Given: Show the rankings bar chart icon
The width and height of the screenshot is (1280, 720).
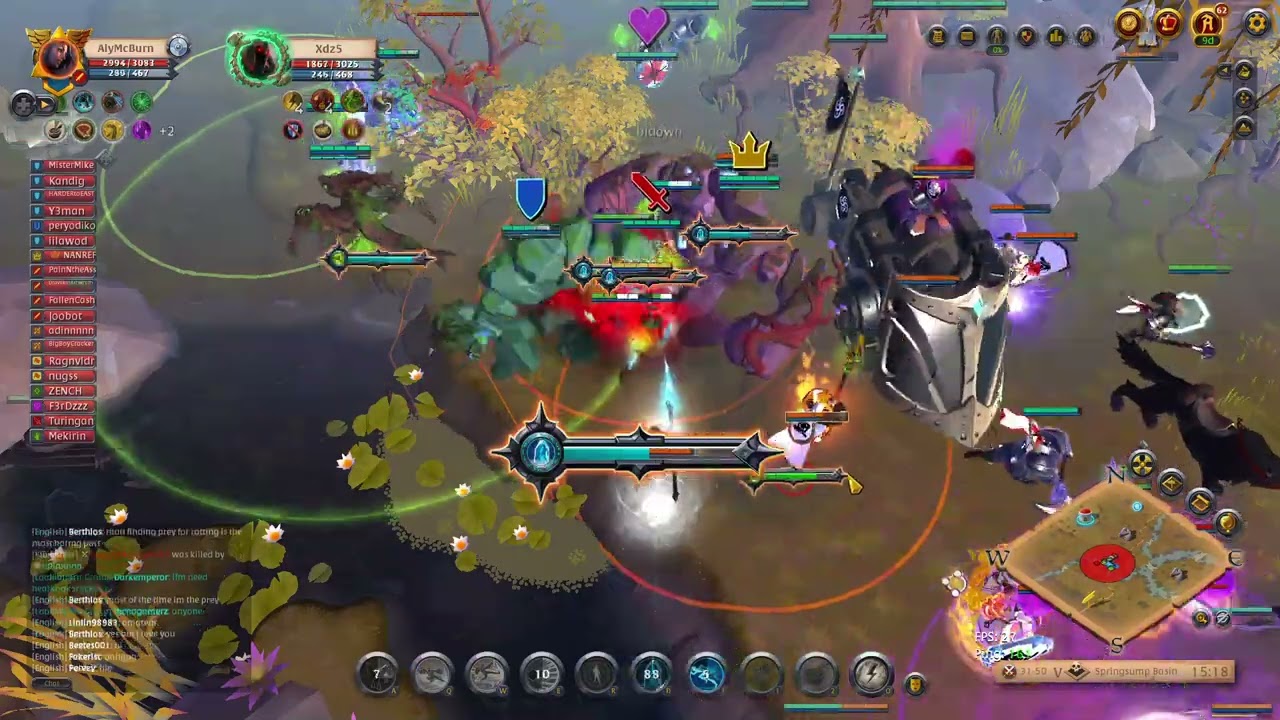Looking at the screenshot, I should pyautogui.click(x=1056, y=37).
